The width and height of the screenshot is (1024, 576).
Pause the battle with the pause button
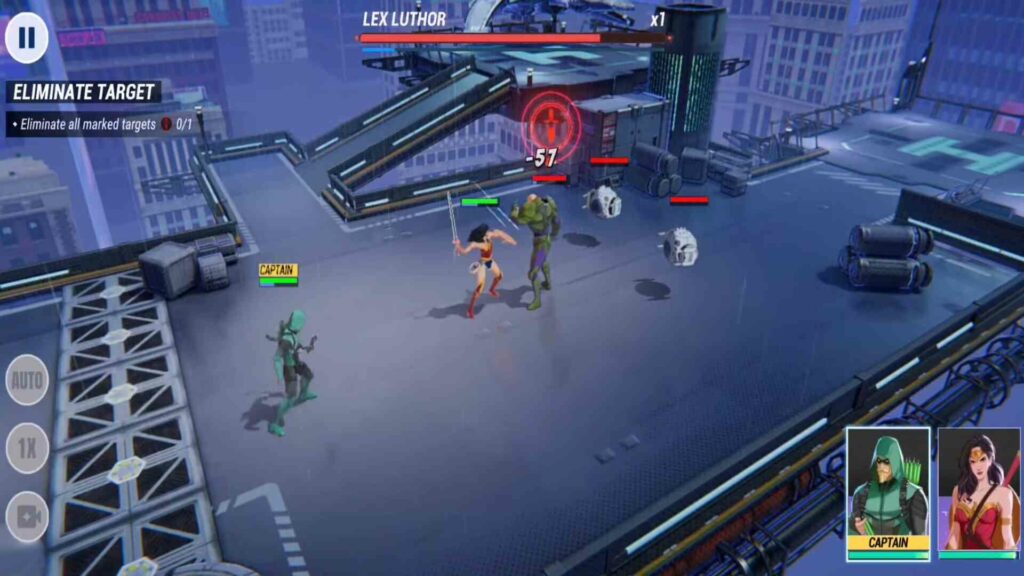click(x=27, y=38)
